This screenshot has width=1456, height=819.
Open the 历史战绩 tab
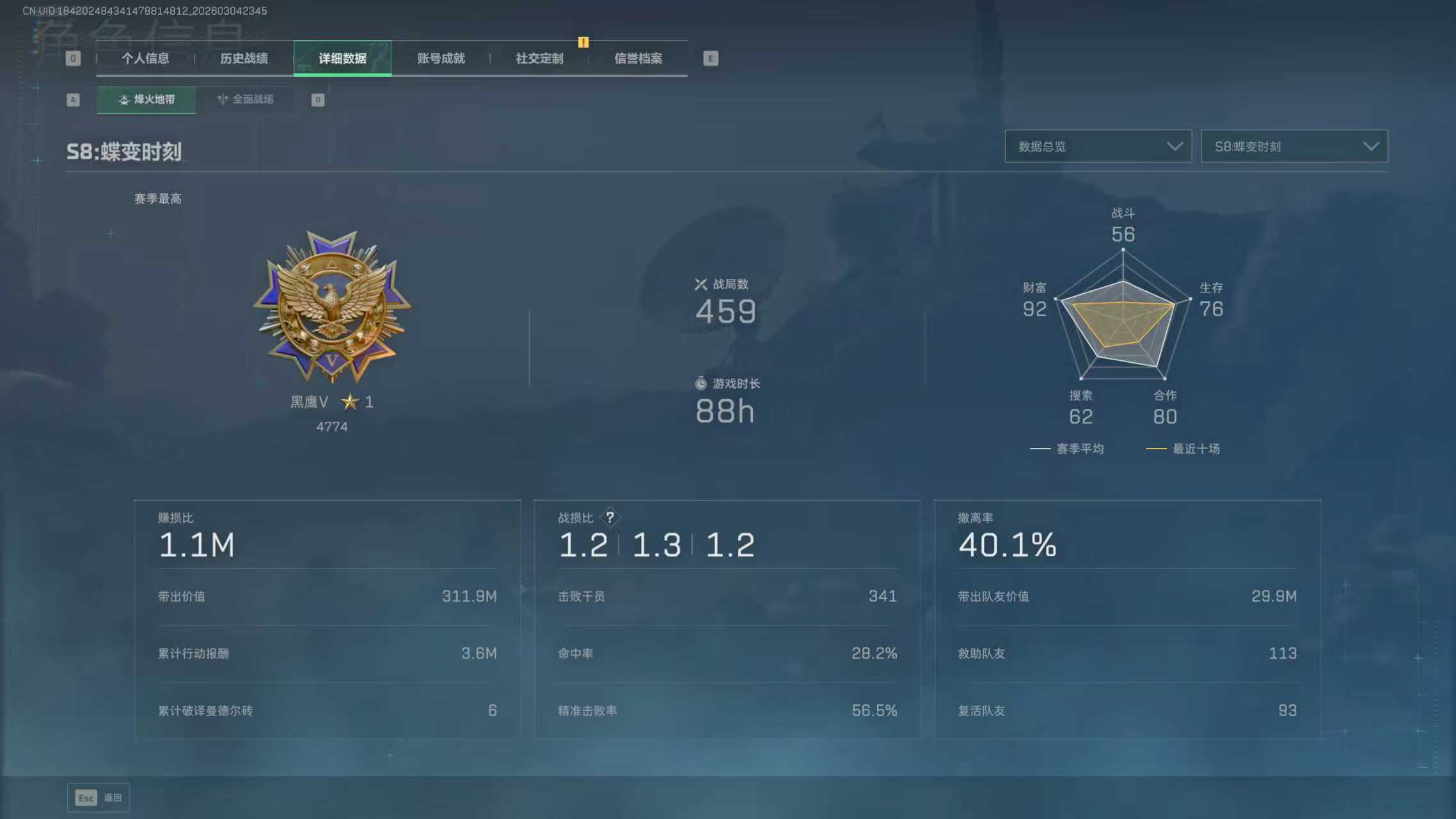[244, 59]
